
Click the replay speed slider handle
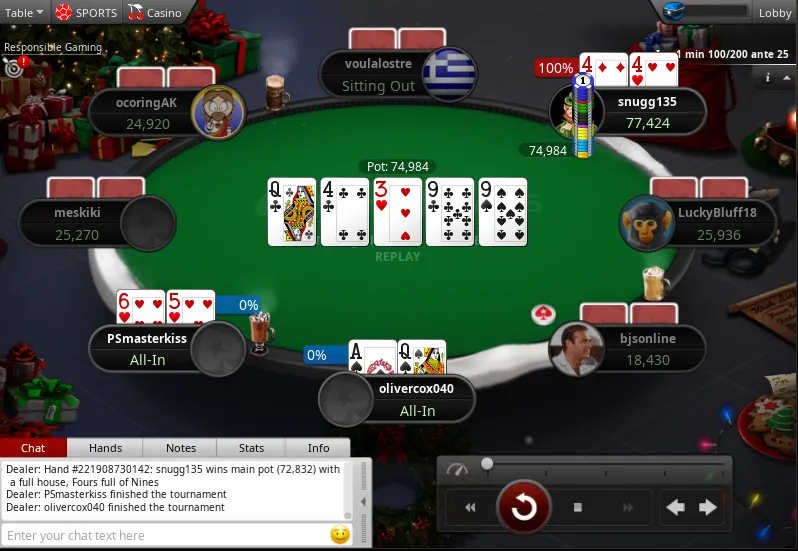(x=487, y=464)
